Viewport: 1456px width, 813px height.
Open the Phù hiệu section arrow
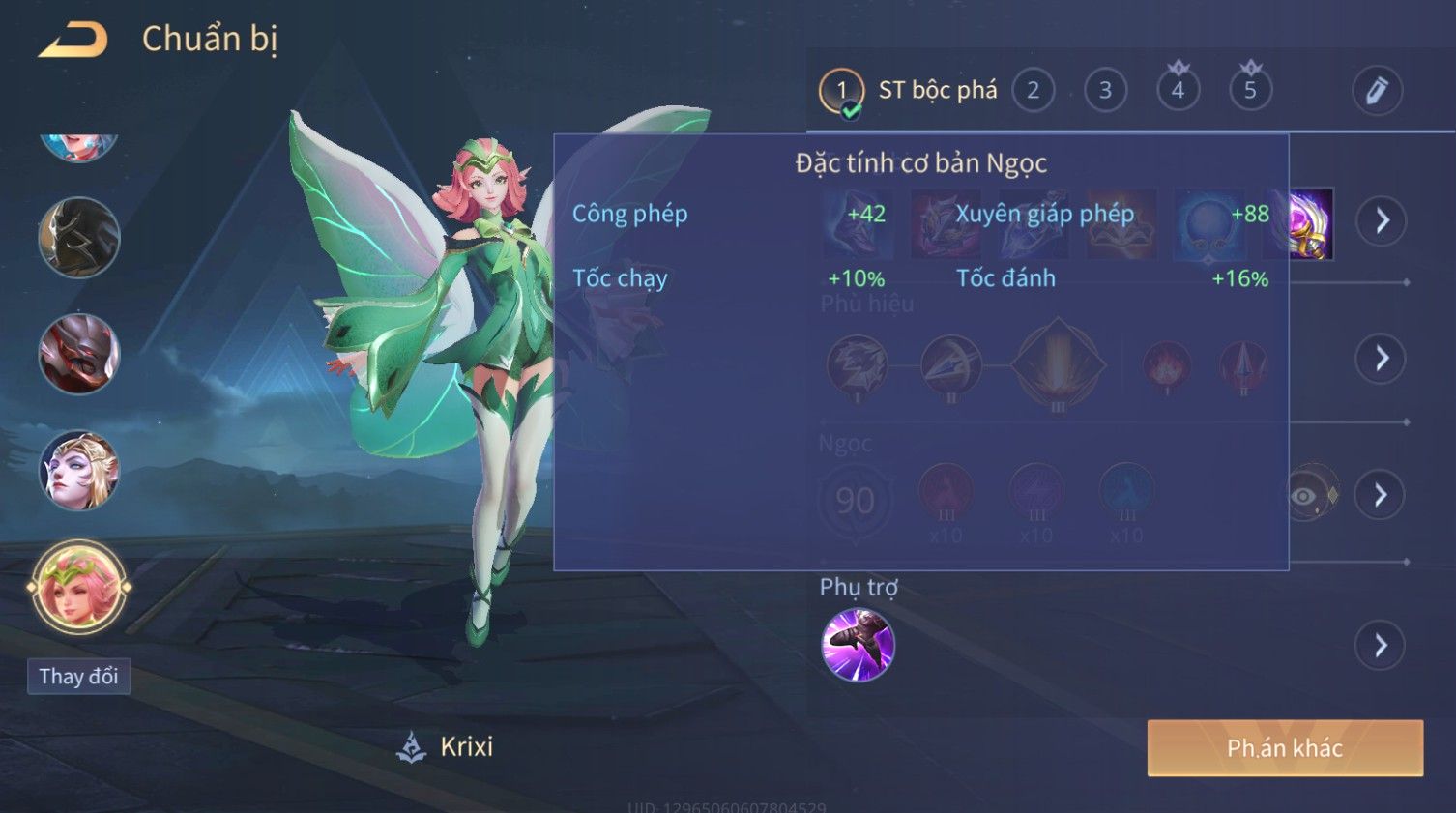[1382, 359]
